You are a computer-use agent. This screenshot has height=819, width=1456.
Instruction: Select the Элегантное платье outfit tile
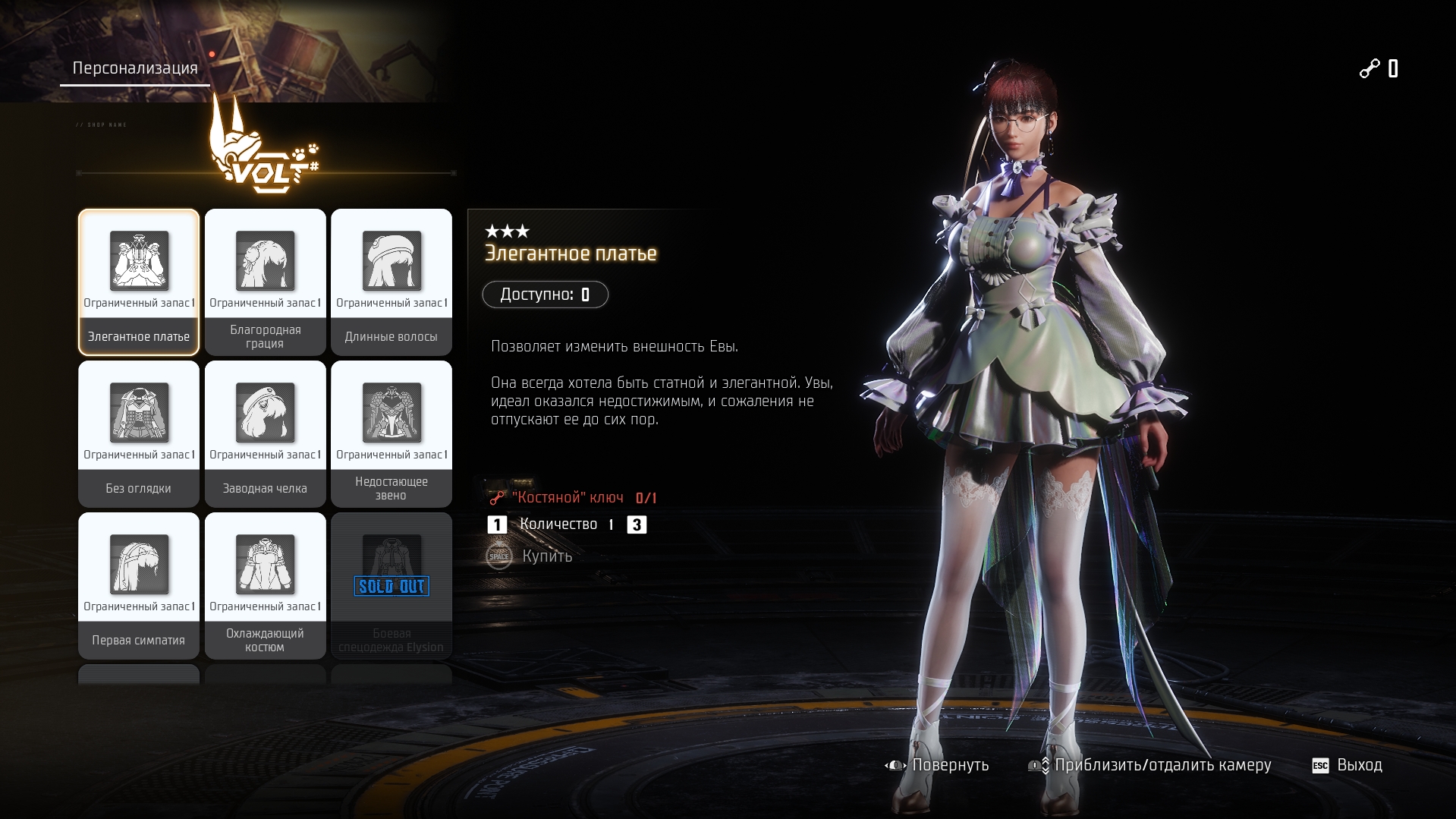pos(139,282)
